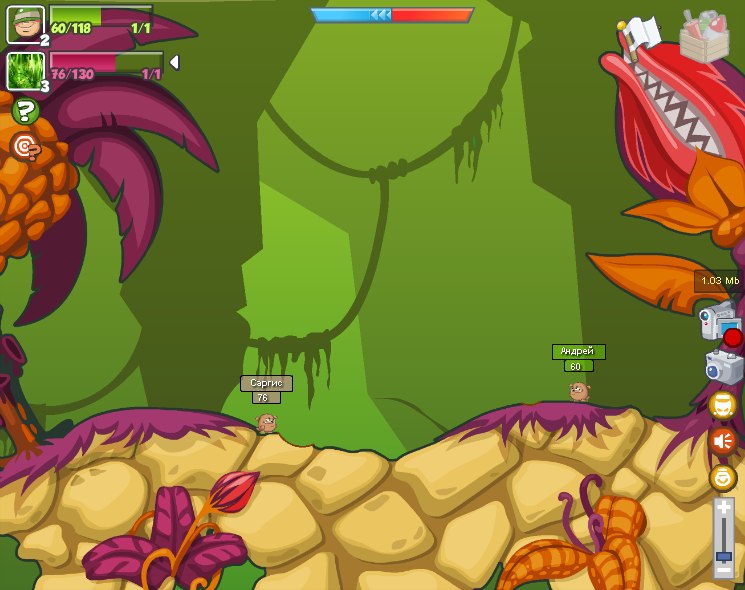Select the green-capped soldier team portrait
The image size is (745, 590).
click(x=25, y=24)
